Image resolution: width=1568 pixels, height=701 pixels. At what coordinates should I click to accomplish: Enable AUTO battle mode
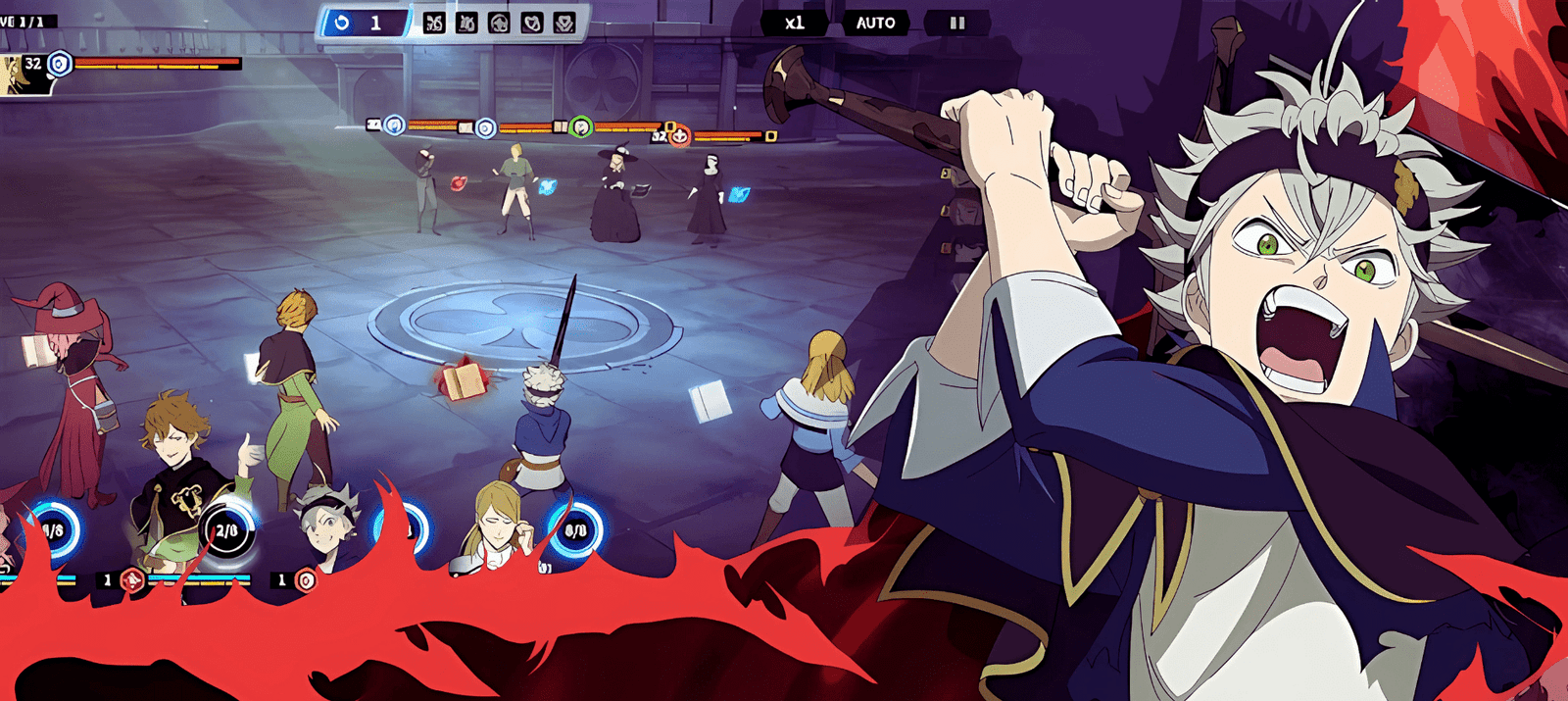[x=875, y=23]
